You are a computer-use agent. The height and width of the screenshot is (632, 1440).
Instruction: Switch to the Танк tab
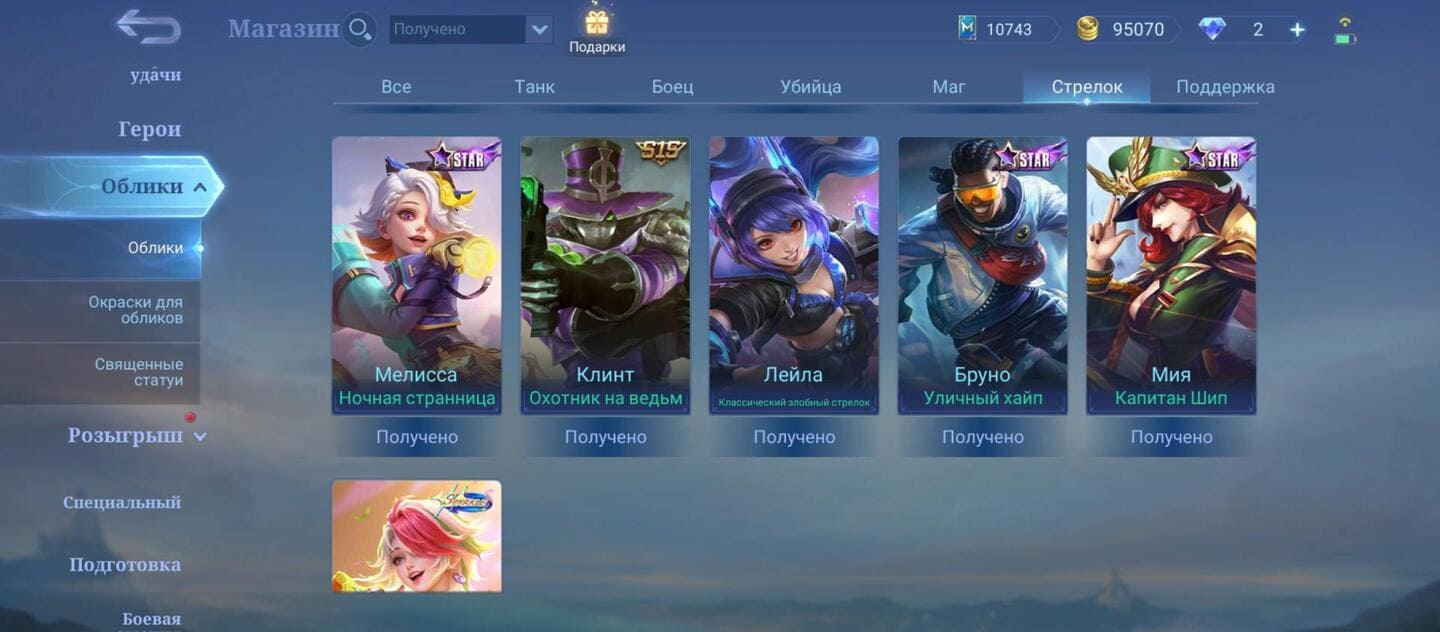[535, 87]
